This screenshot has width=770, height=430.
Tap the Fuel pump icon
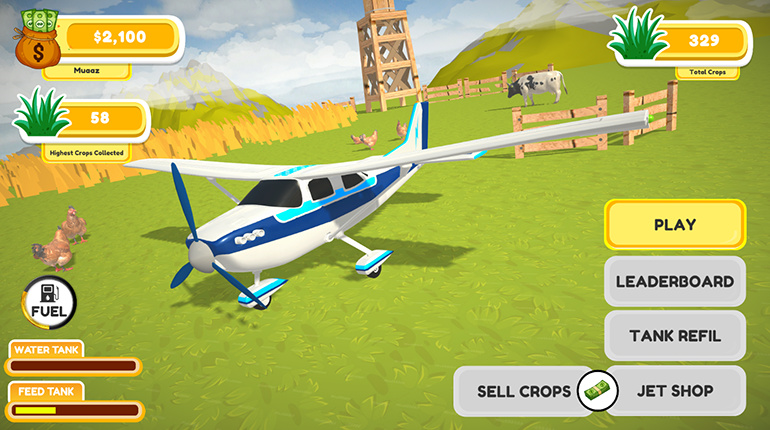[x=49, y=301]
